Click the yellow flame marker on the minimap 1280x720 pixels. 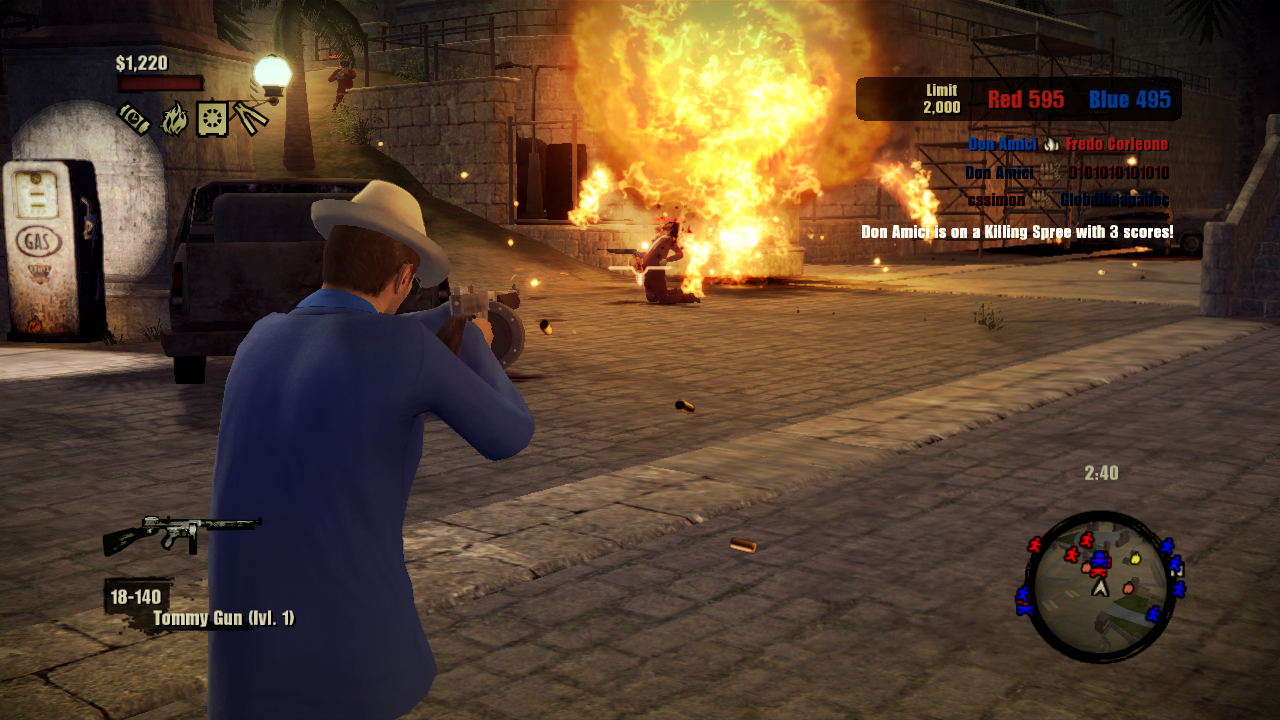pyautogui.click(x=1135, y=558)
